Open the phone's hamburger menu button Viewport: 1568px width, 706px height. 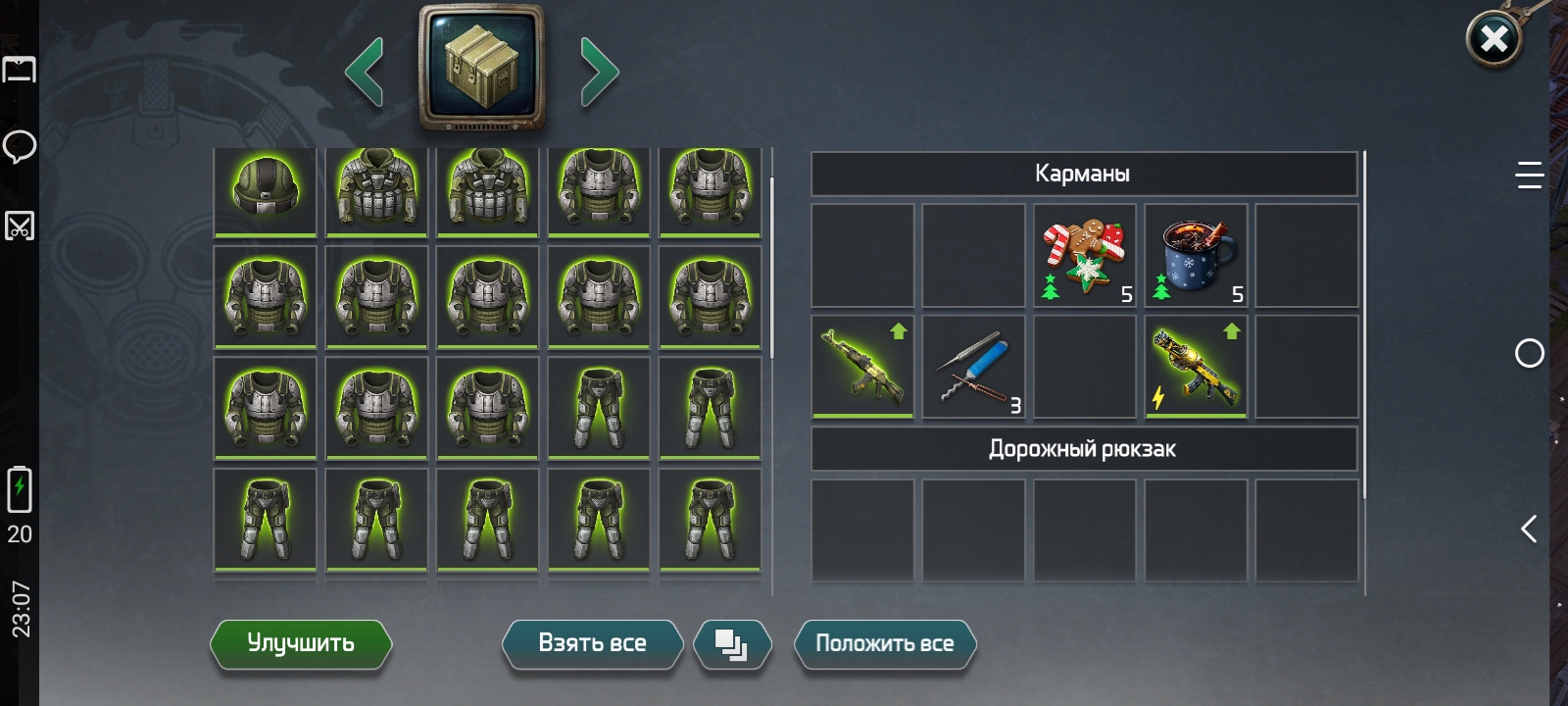(x=1529, y=175)
